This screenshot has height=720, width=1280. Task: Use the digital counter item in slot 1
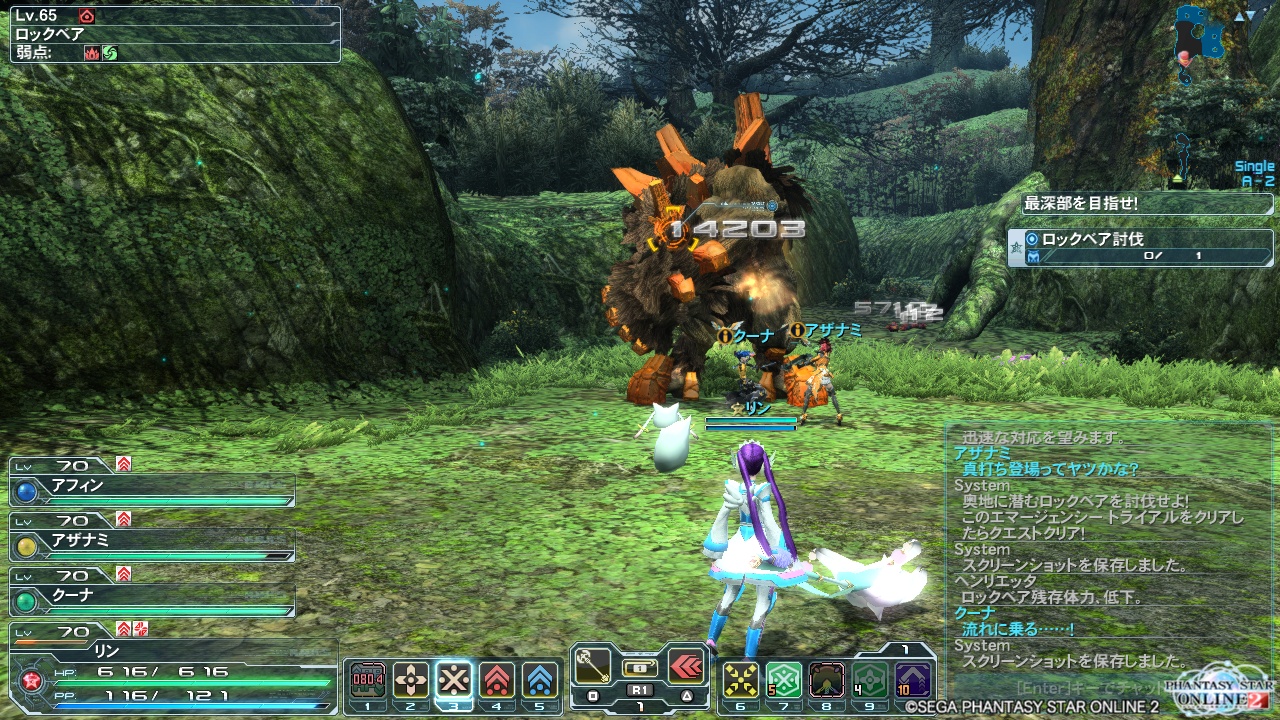pos(367,680)
